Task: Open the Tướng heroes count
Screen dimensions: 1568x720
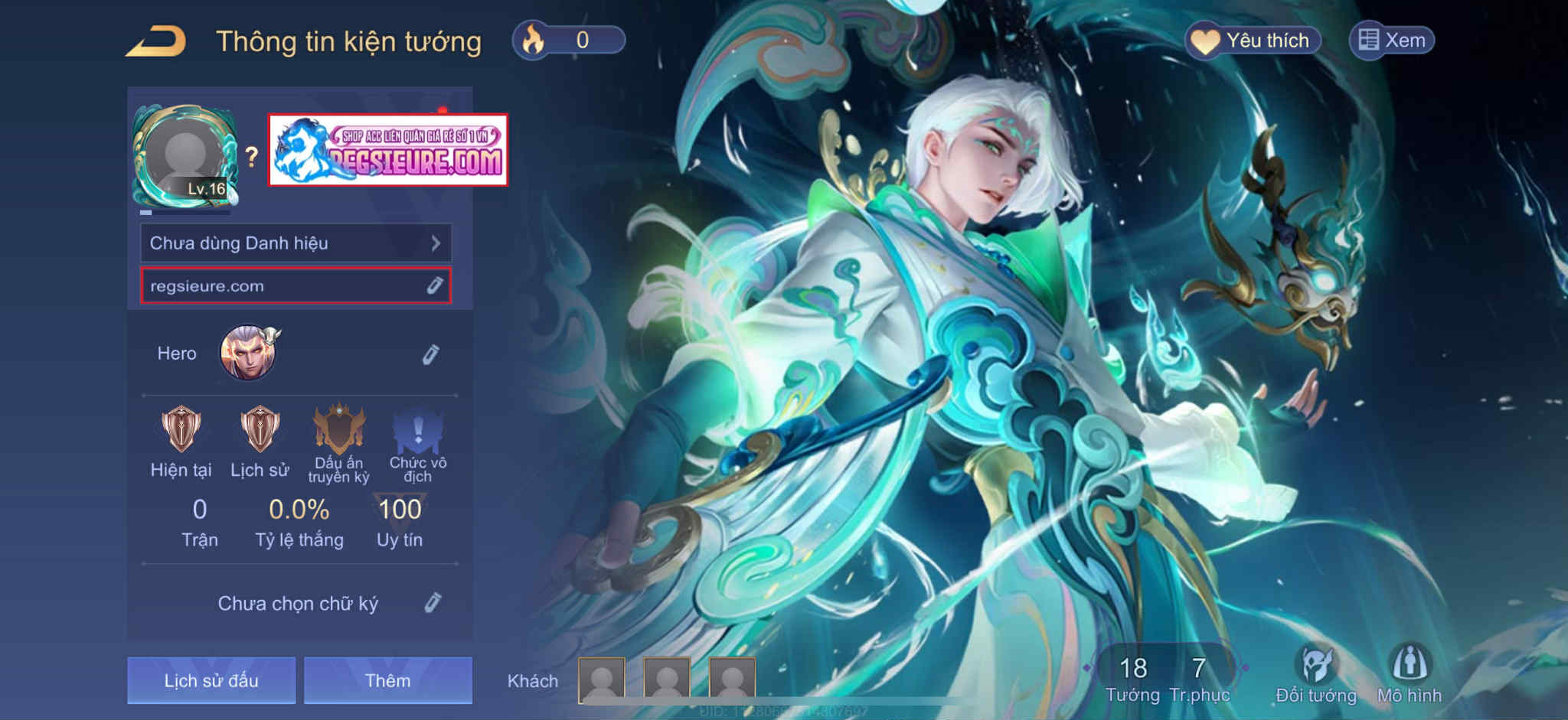Action: (x=1133, y=678)
